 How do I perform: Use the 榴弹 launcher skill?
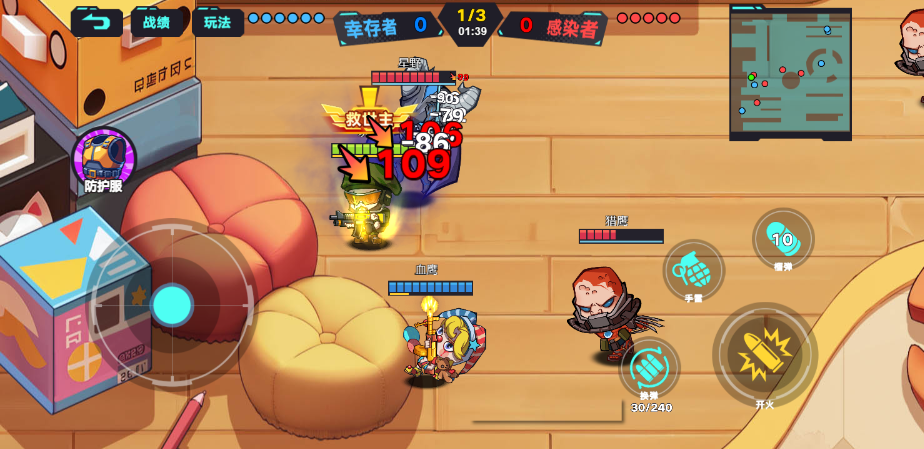[x=783, y=238]
